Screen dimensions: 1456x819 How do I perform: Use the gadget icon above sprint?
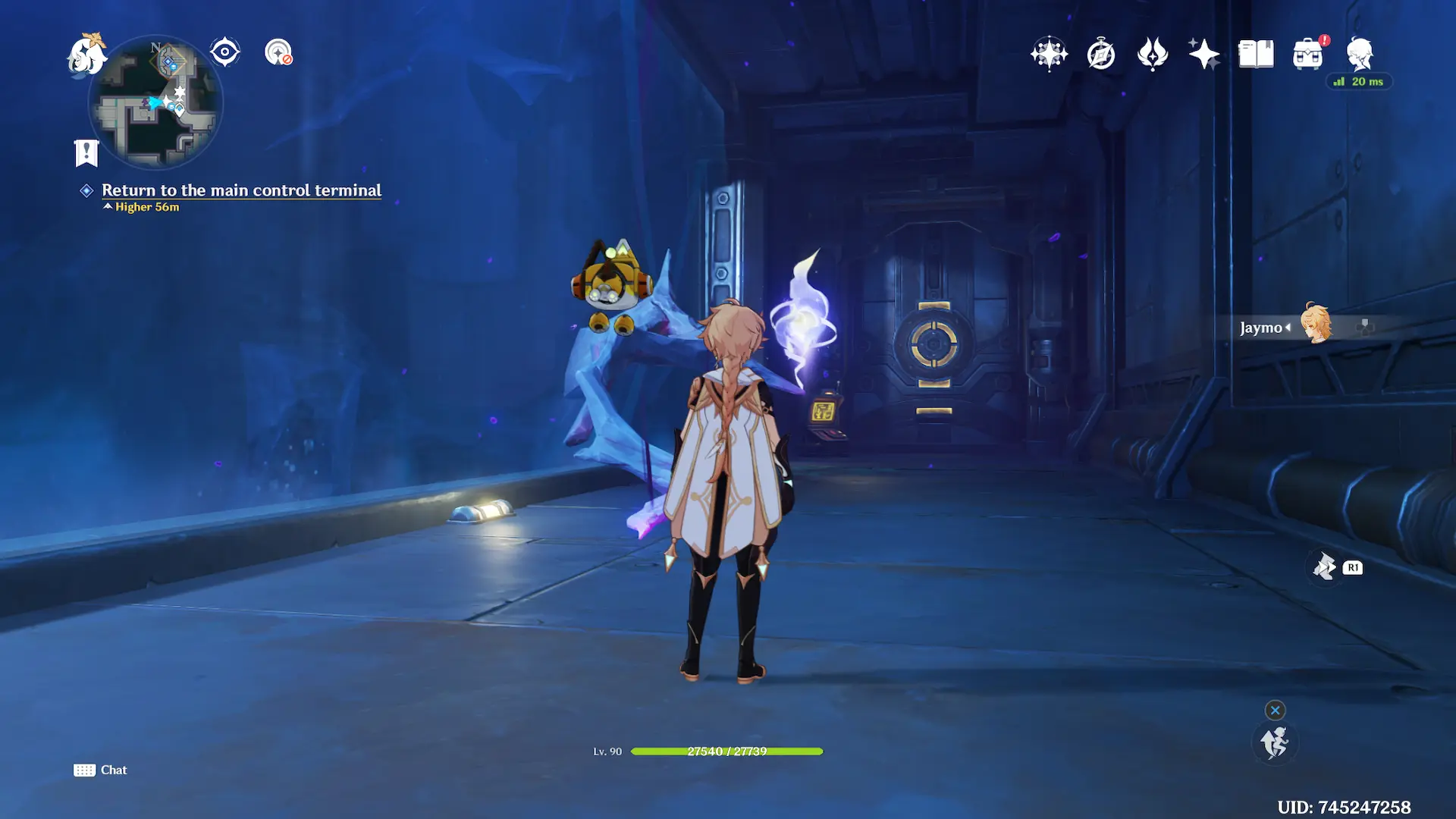(1325, 566)
